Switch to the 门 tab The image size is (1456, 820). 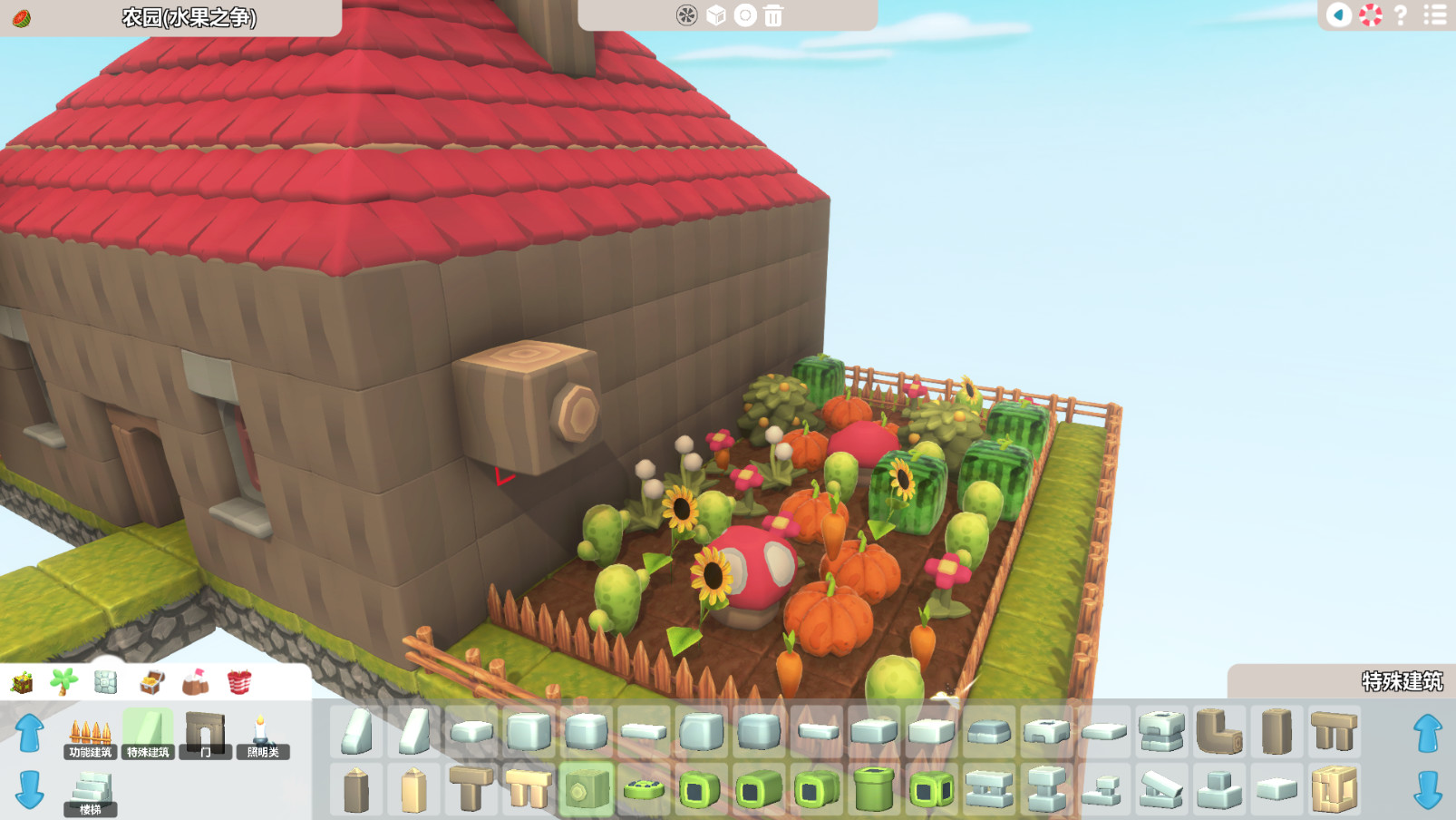click(x=206, y=751)
